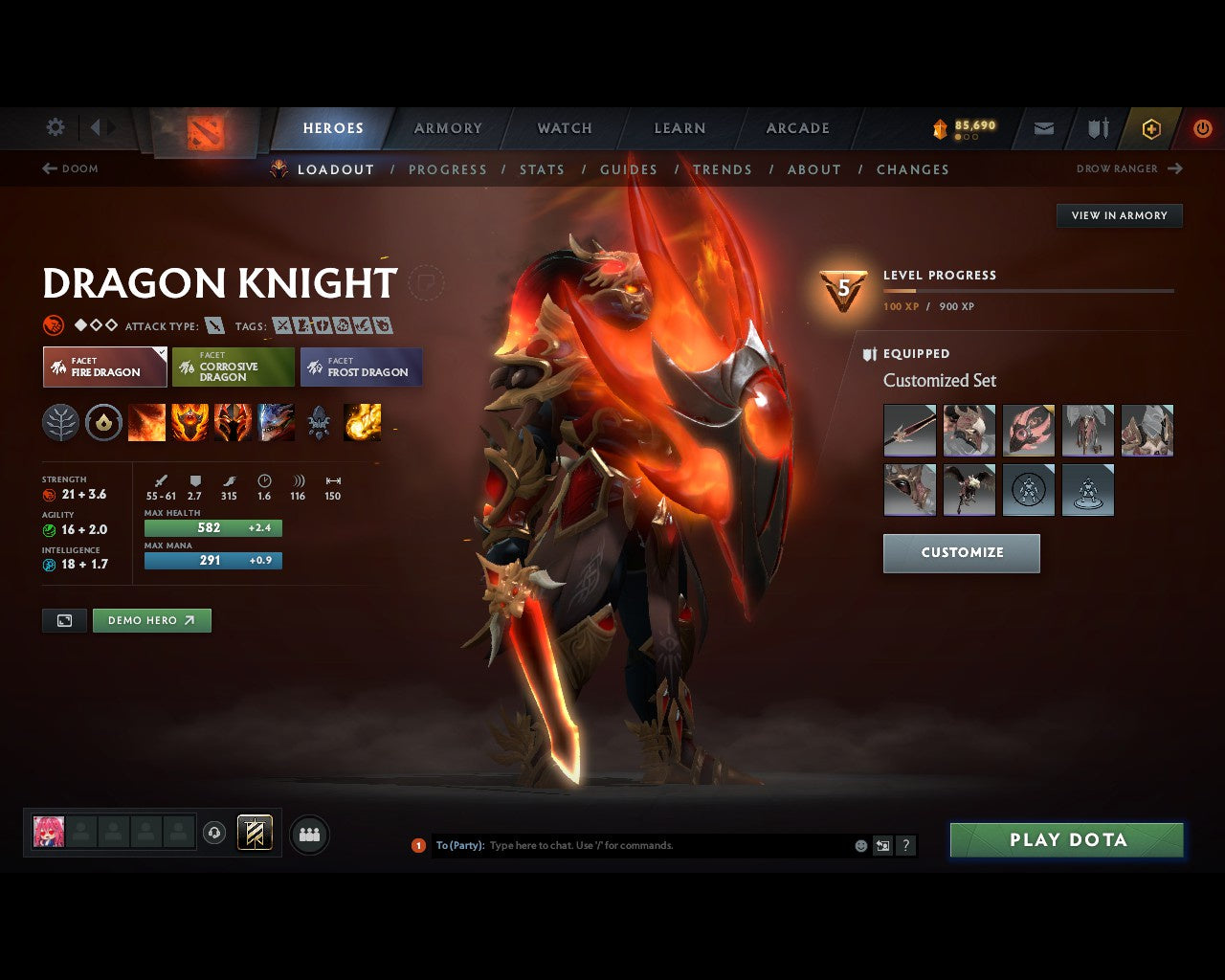Select the Frost Dragon facet

(x=362, y=367)
